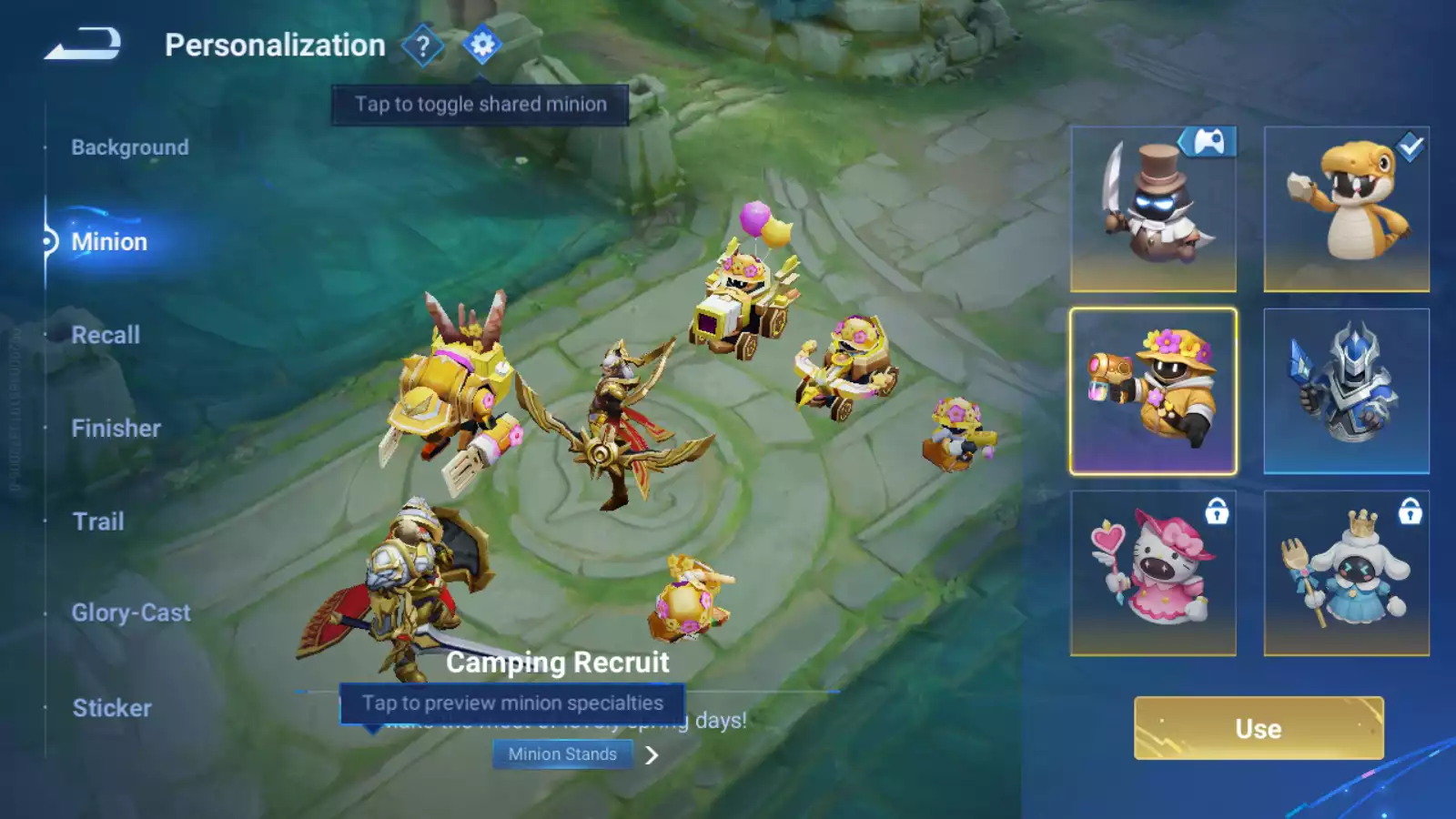Open Minion Stands

click(x=562, y=754)
